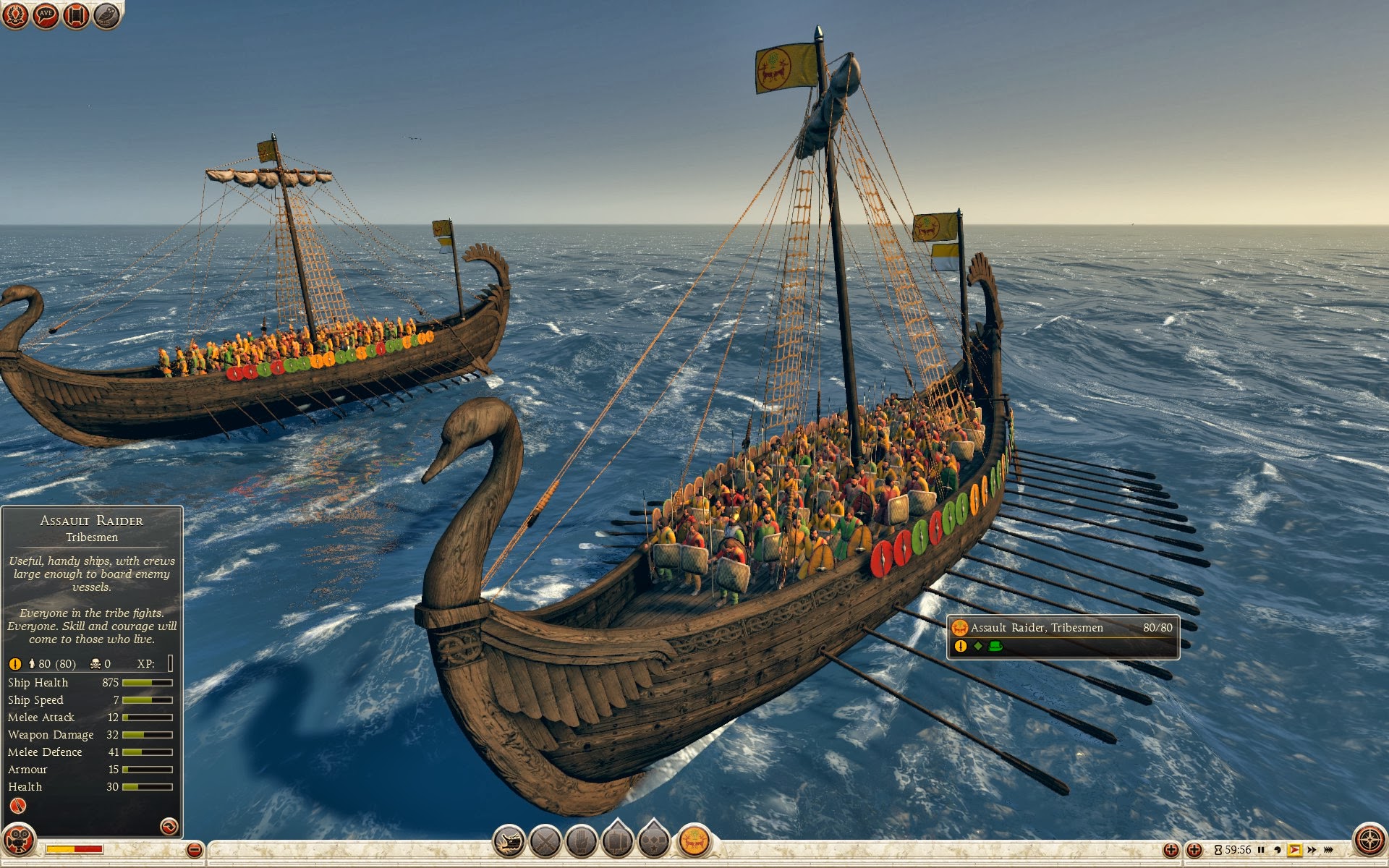1389x868 pixels.
Task: Open the banner formations menu
Action: (x=618, y=842)
